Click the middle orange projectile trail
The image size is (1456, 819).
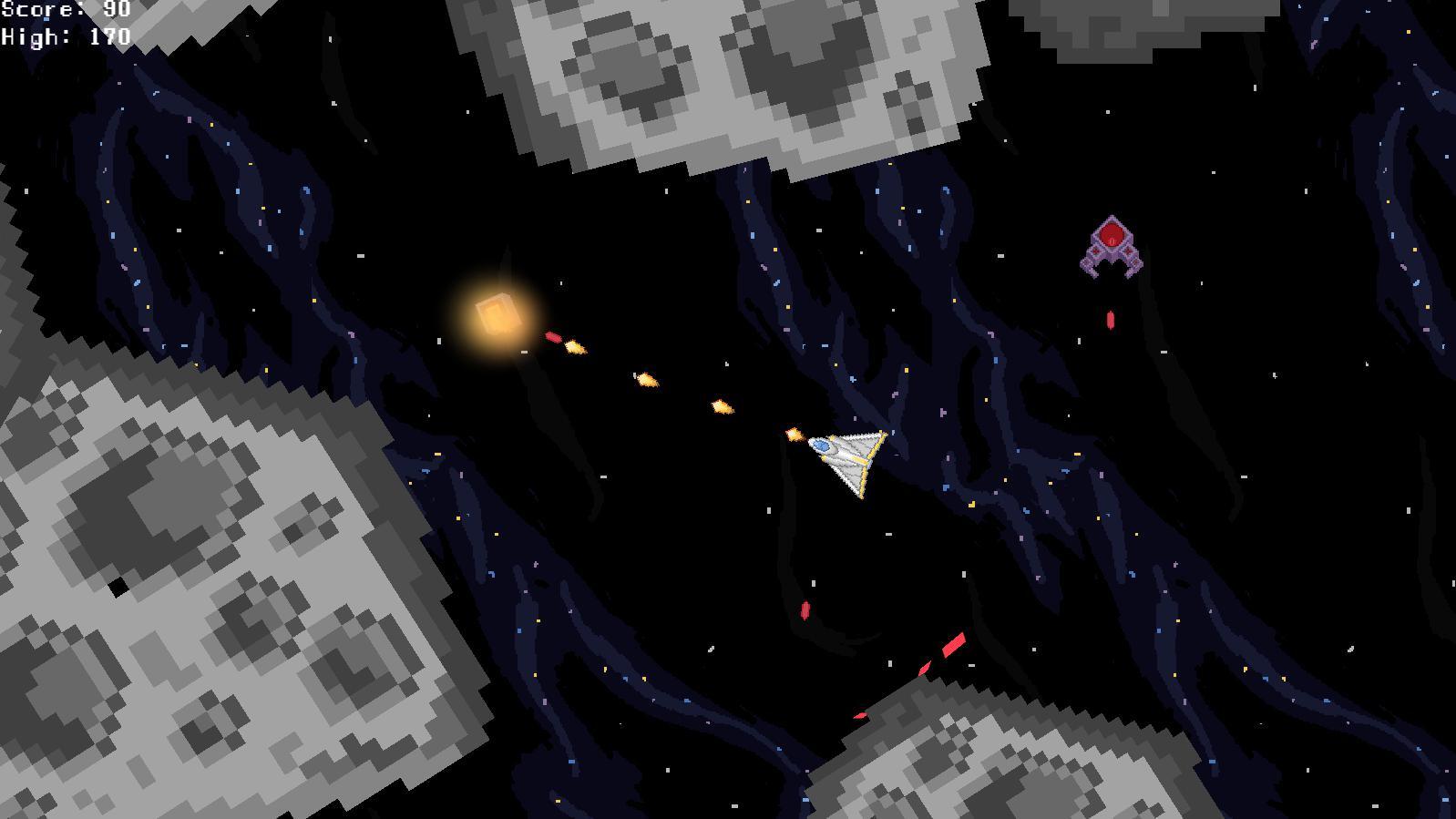coord(647,380)
